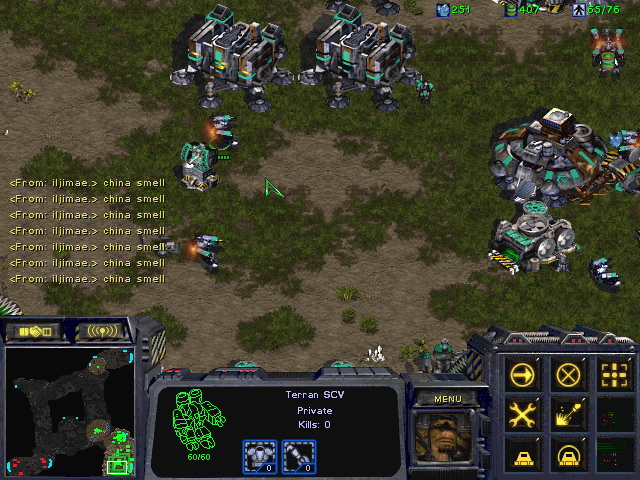Issue the Move command arrow
This screenshot has width=640, height=480.
tap(523, 376)
